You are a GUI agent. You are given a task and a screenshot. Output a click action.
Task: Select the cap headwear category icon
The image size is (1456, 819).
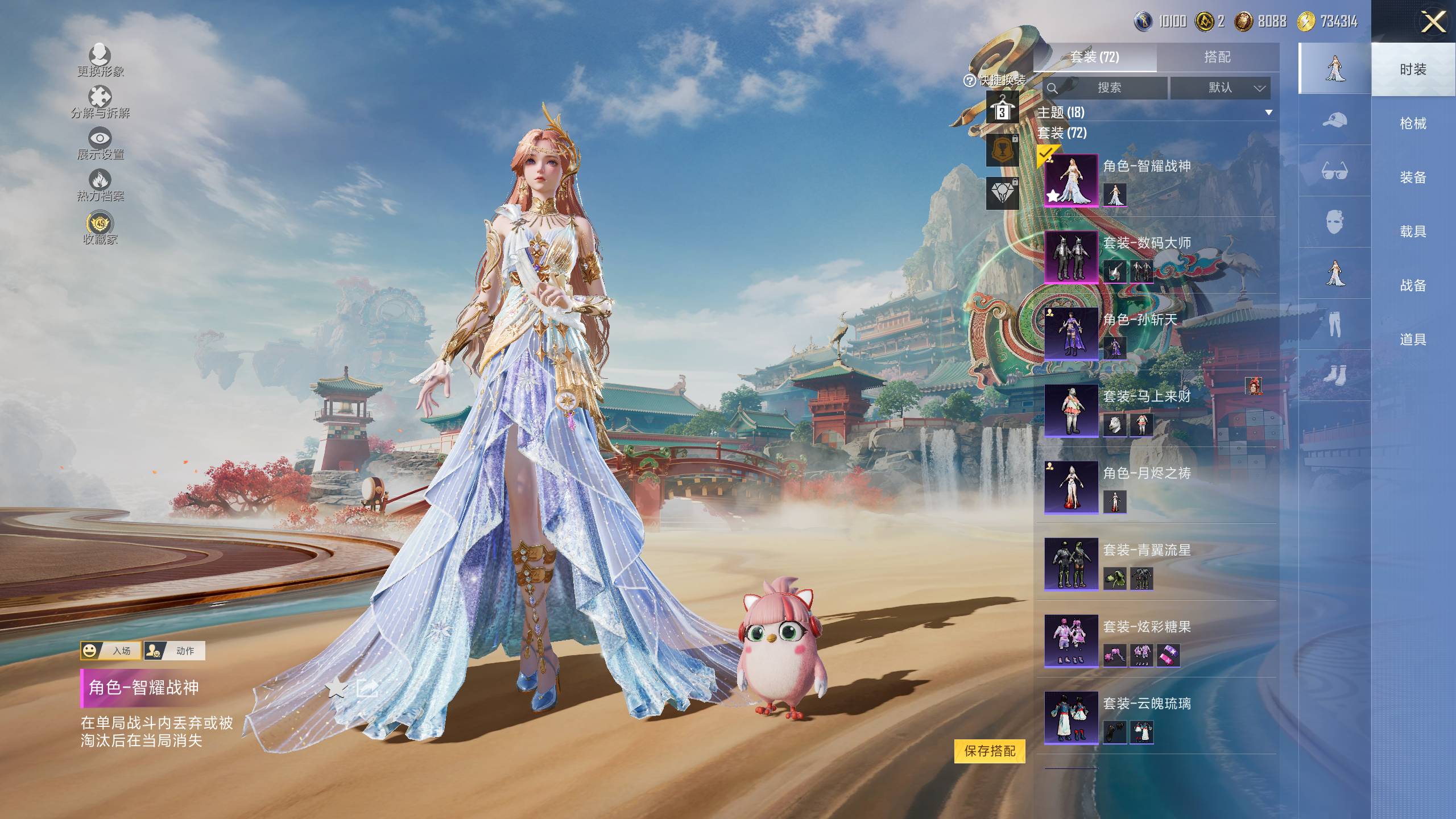click(x=1334, y=120)
